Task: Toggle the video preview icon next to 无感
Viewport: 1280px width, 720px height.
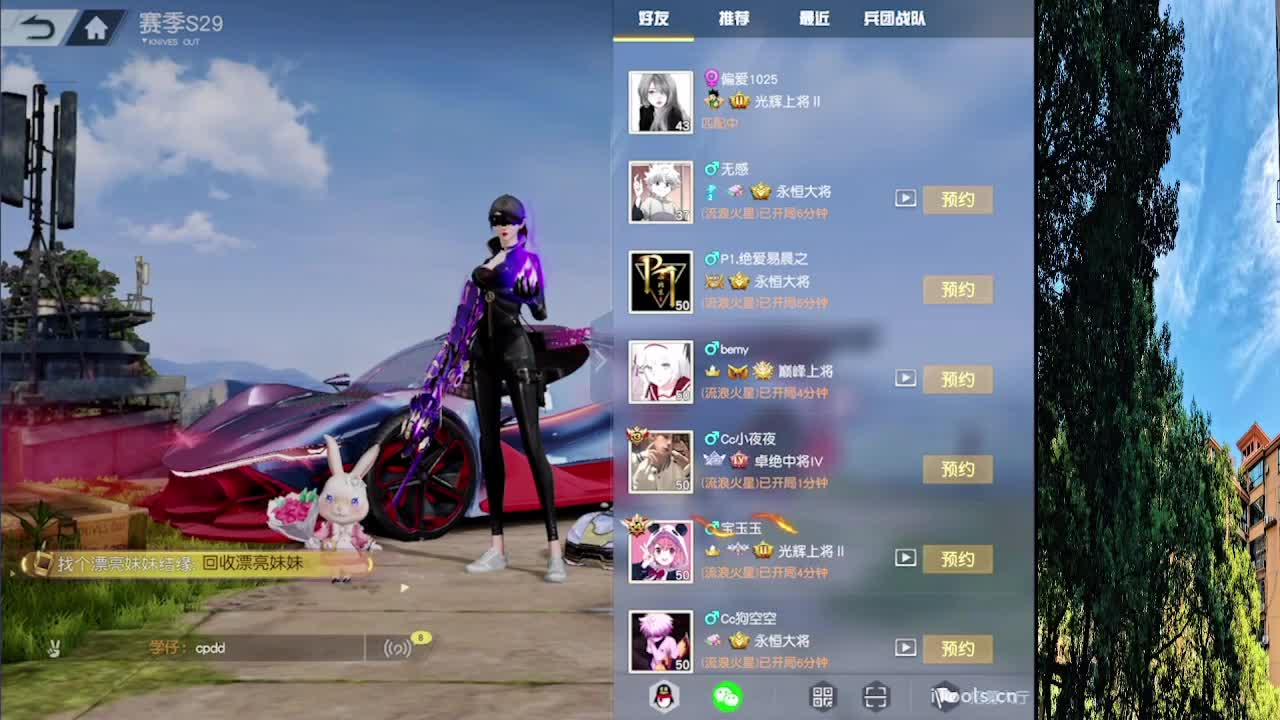Action: (906, 198)
